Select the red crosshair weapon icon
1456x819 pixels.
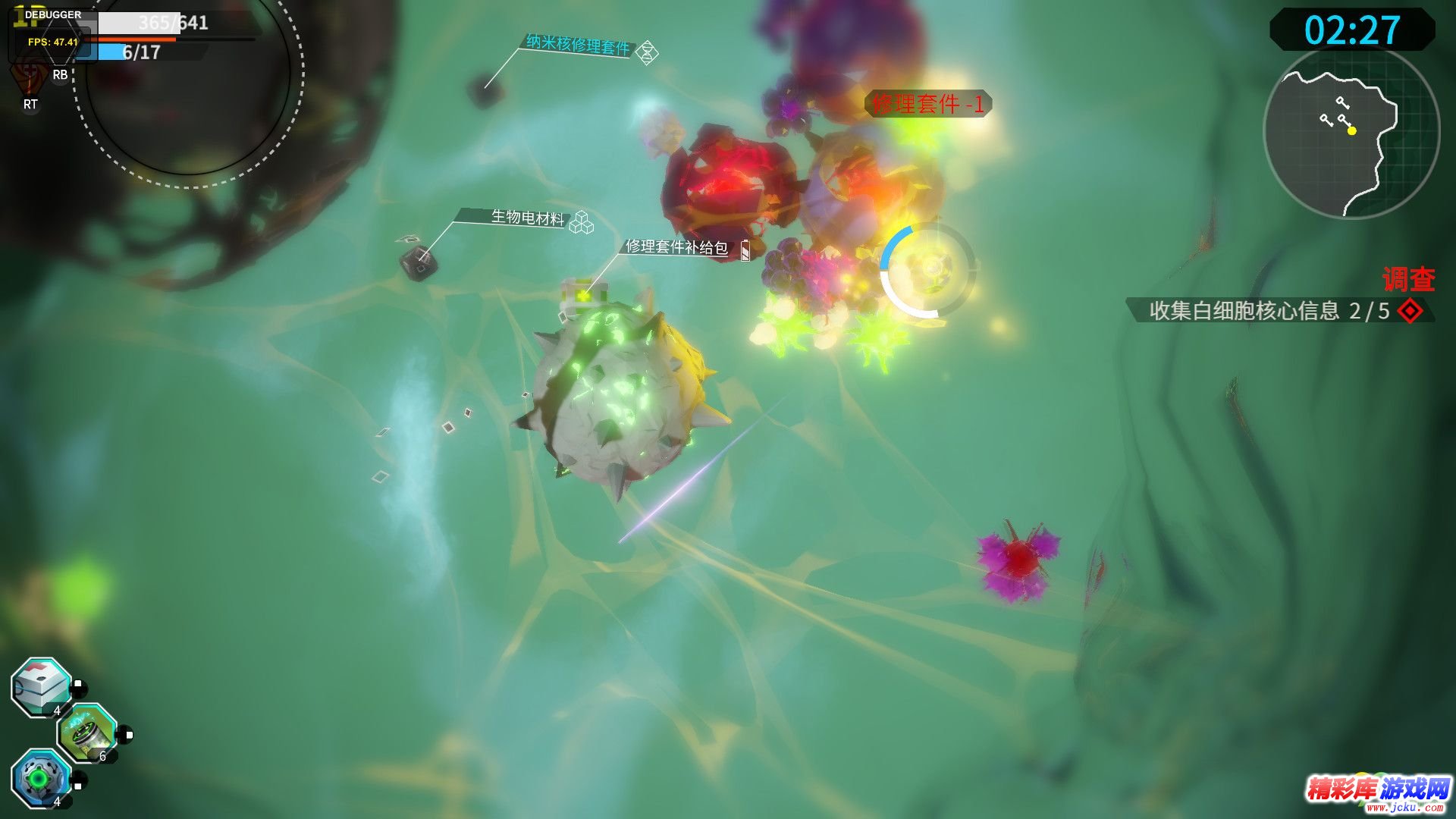pyautogui.click(x=29, y=77)
